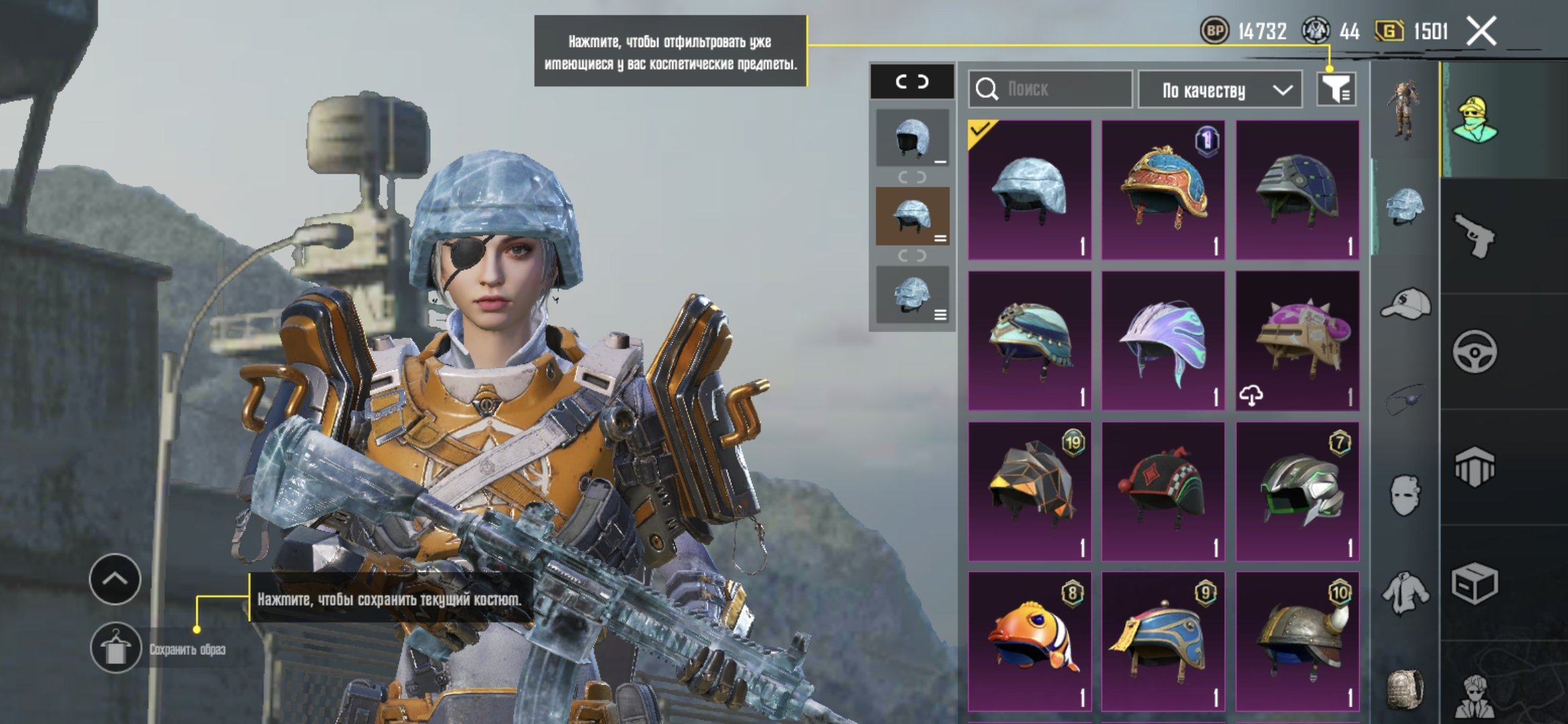The width and height of the screenshot is (1568, 724).
Task: Click the round up-arrow expand button
Action: [x=115, y=579]
